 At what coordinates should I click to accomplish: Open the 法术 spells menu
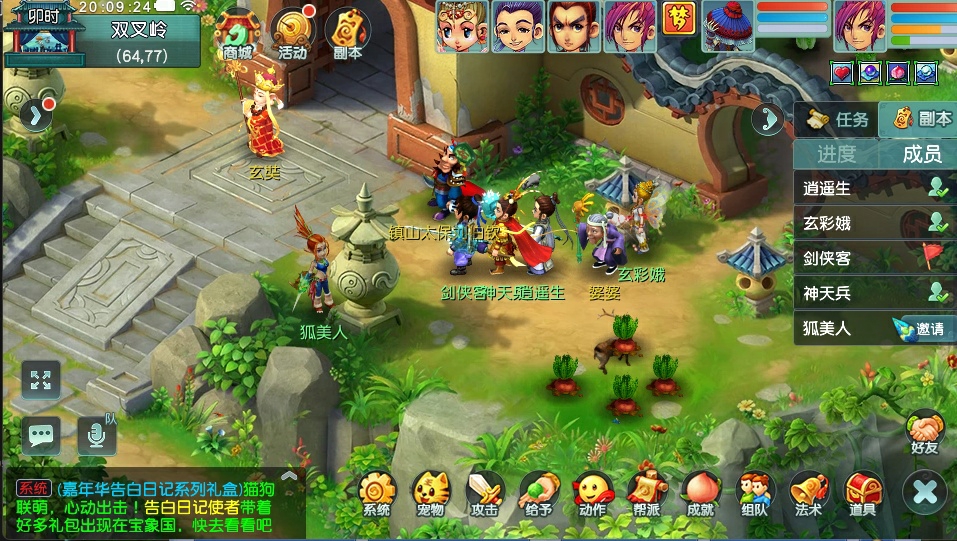coord(809,494)
